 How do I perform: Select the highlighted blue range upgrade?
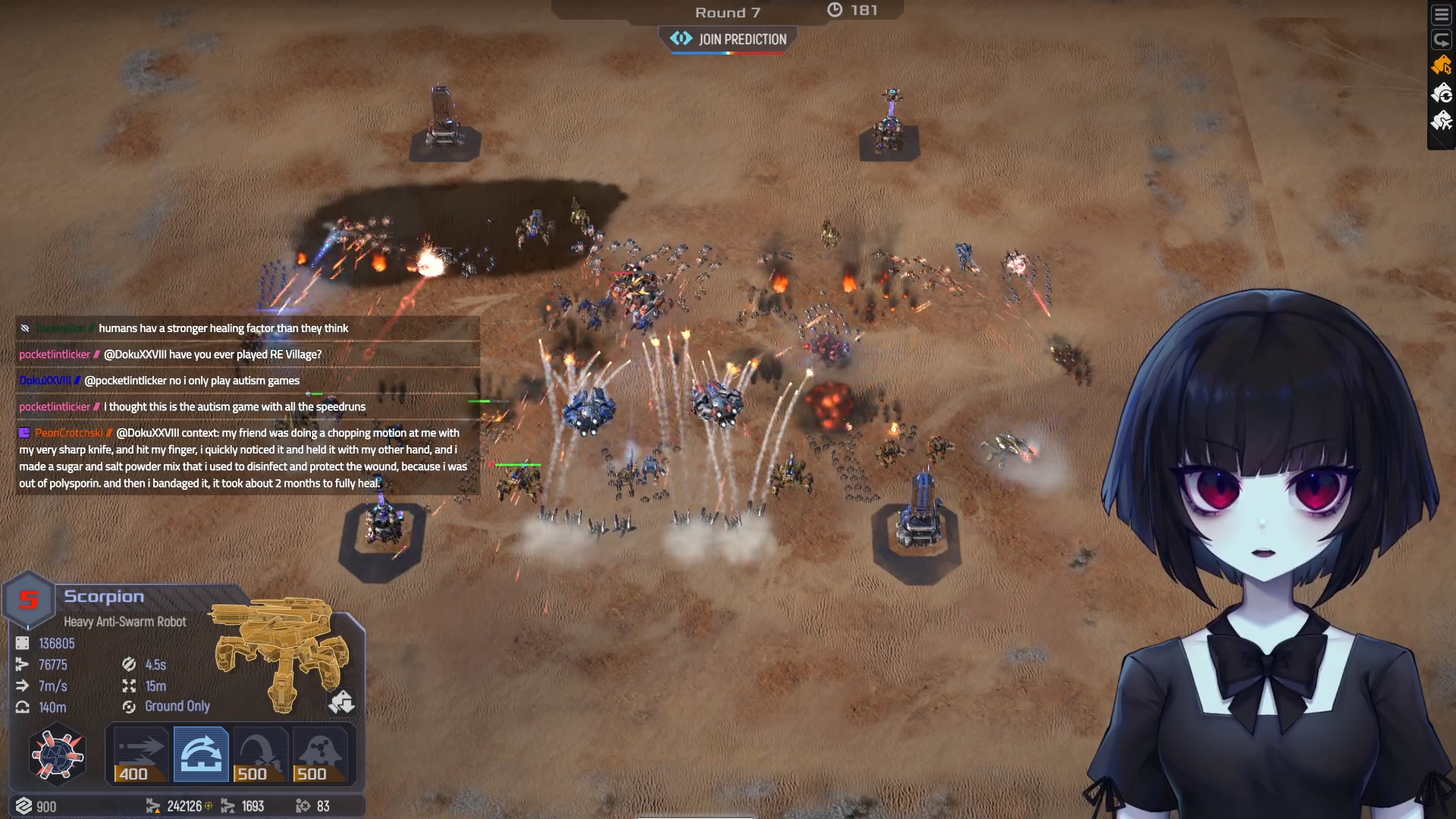tap(201, 755)
